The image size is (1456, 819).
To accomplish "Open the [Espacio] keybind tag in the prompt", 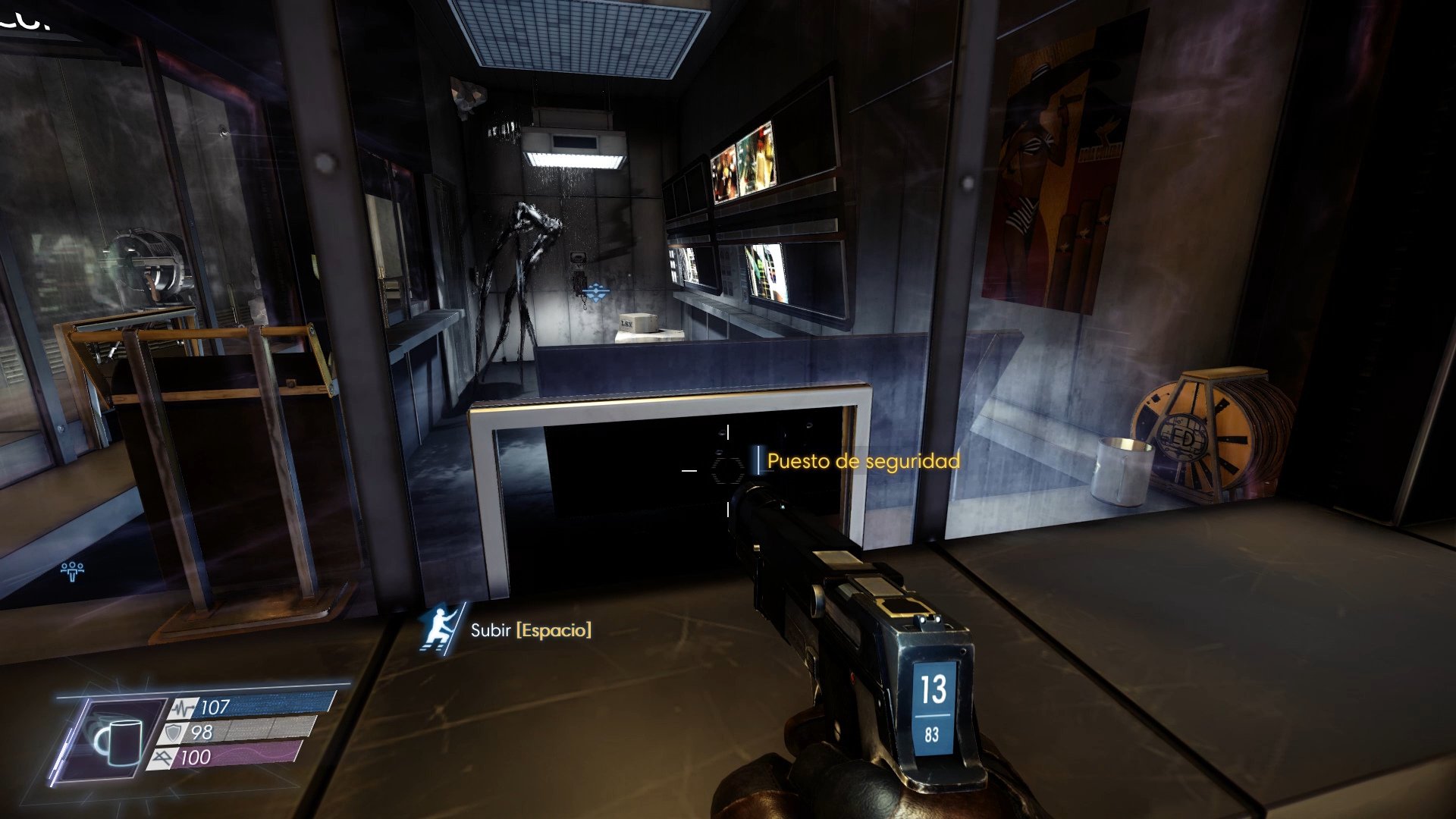I will (x=554, y=630).
